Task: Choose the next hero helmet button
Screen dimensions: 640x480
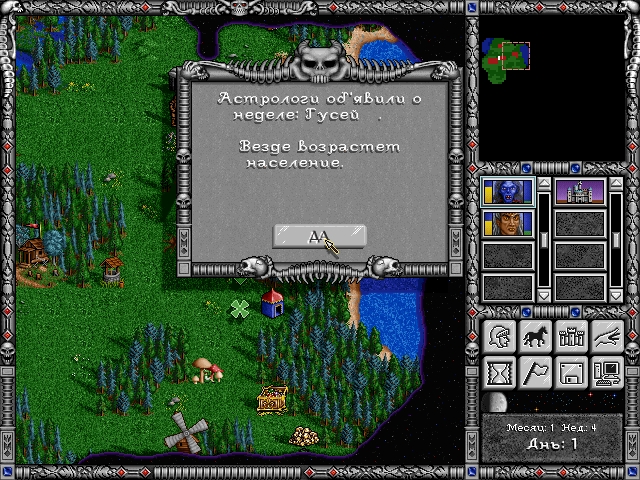Action: pyautogui.click(x=500, y=337)
